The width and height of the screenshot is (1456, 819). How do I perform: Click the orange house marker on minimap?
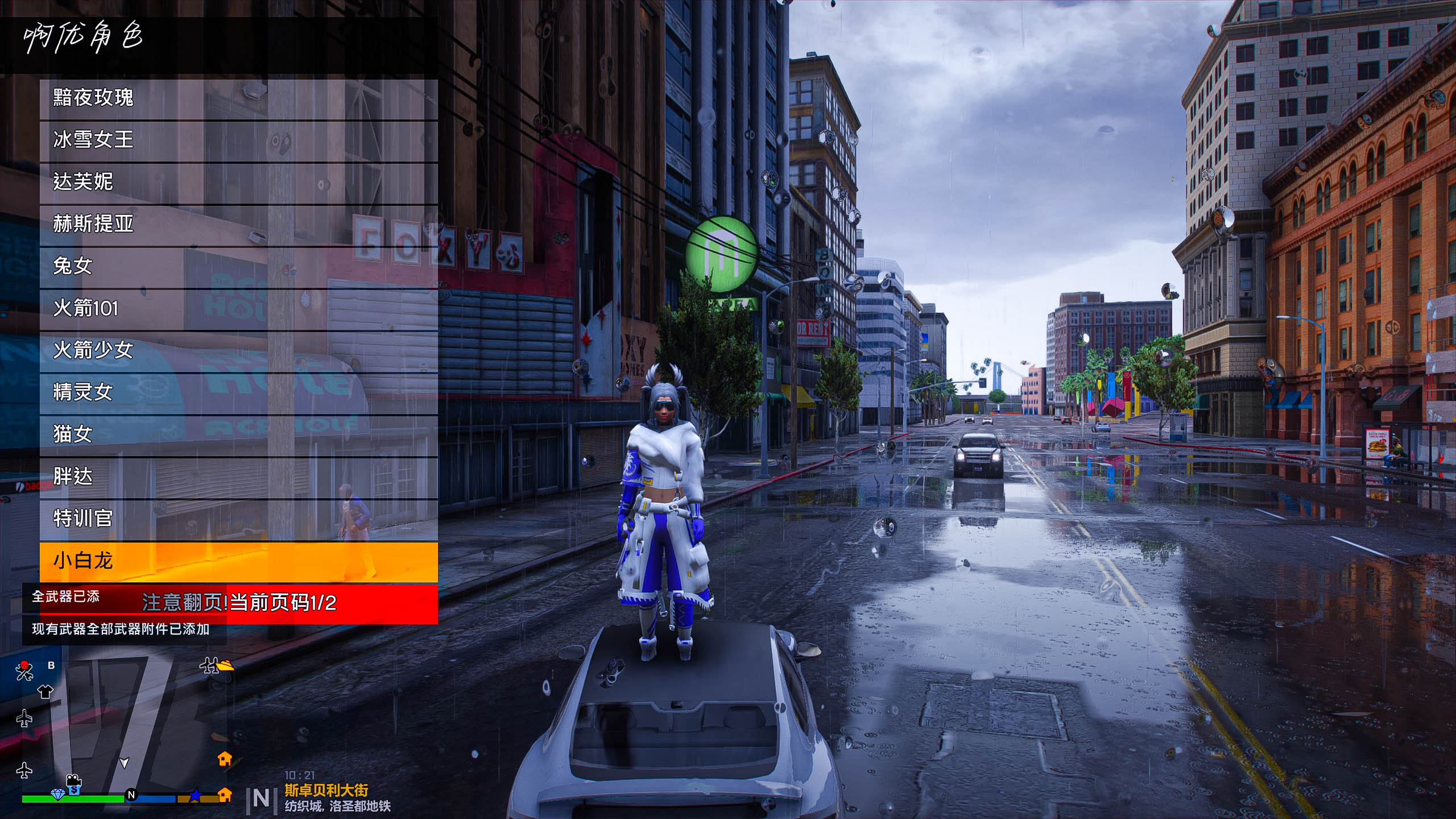click(225, 758)
